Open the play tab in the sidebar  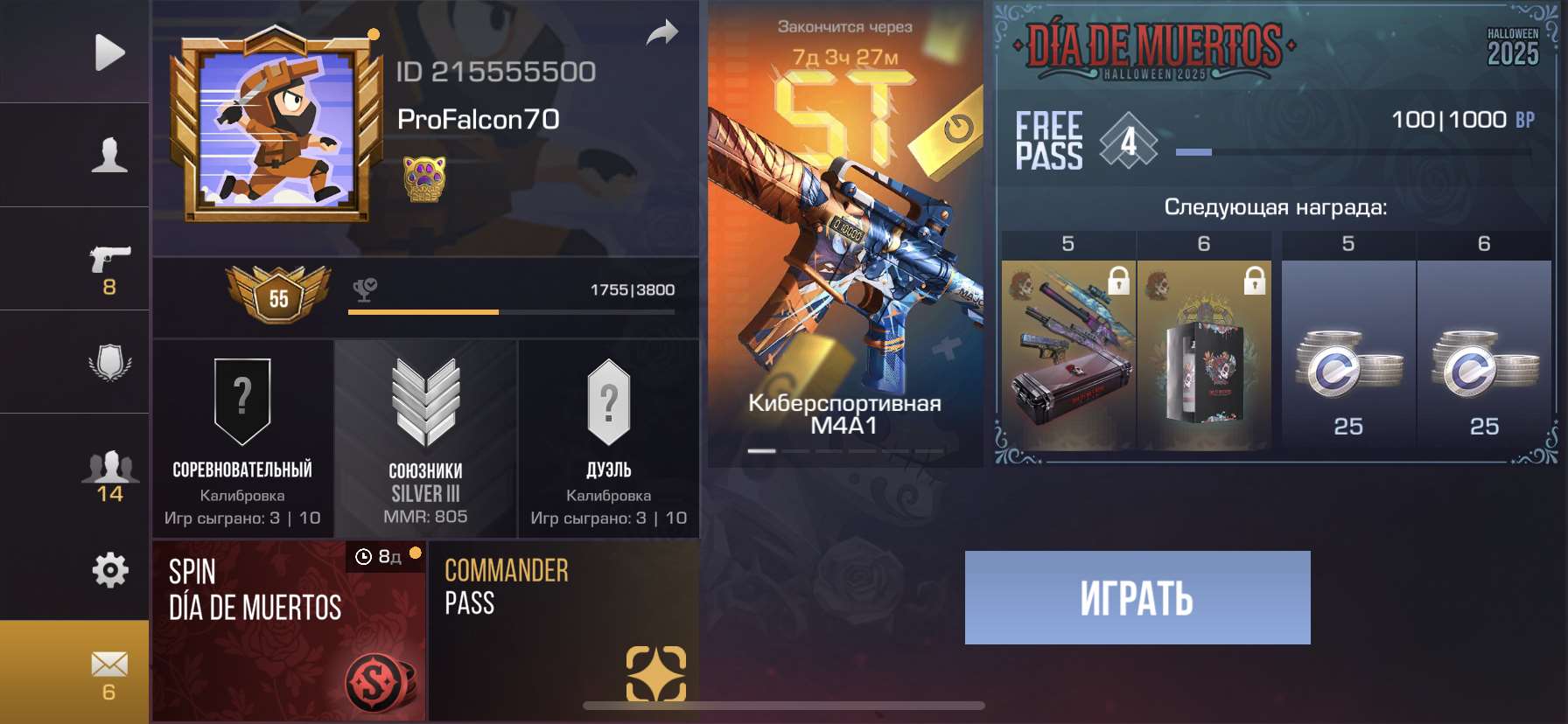point(109,52)
